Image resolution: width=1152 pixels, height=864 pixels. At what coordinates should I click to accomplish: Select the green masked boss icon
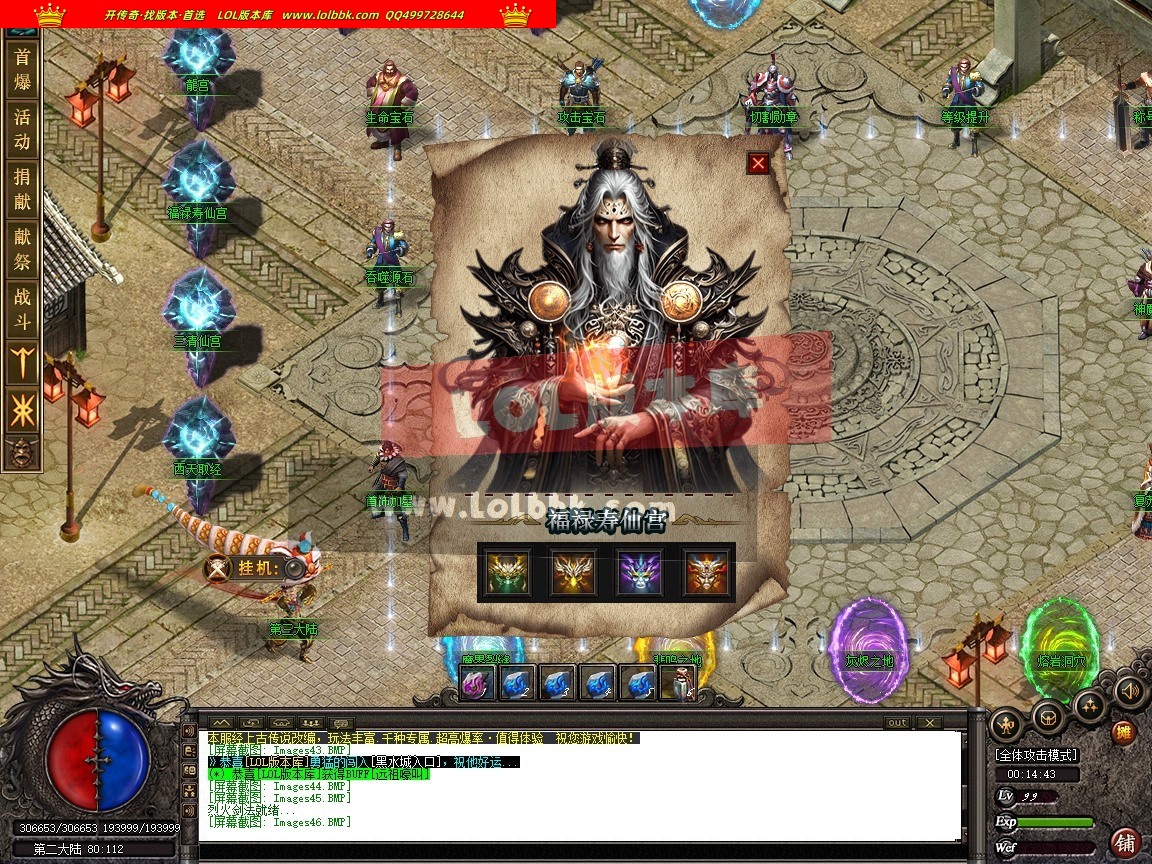coord(508,573)
